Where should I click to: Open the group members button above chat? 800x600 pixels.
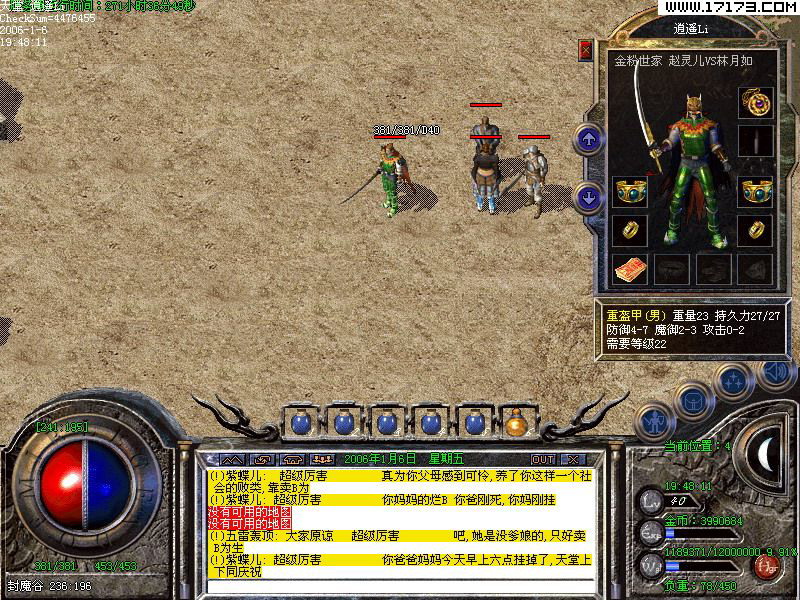(322, 459)
